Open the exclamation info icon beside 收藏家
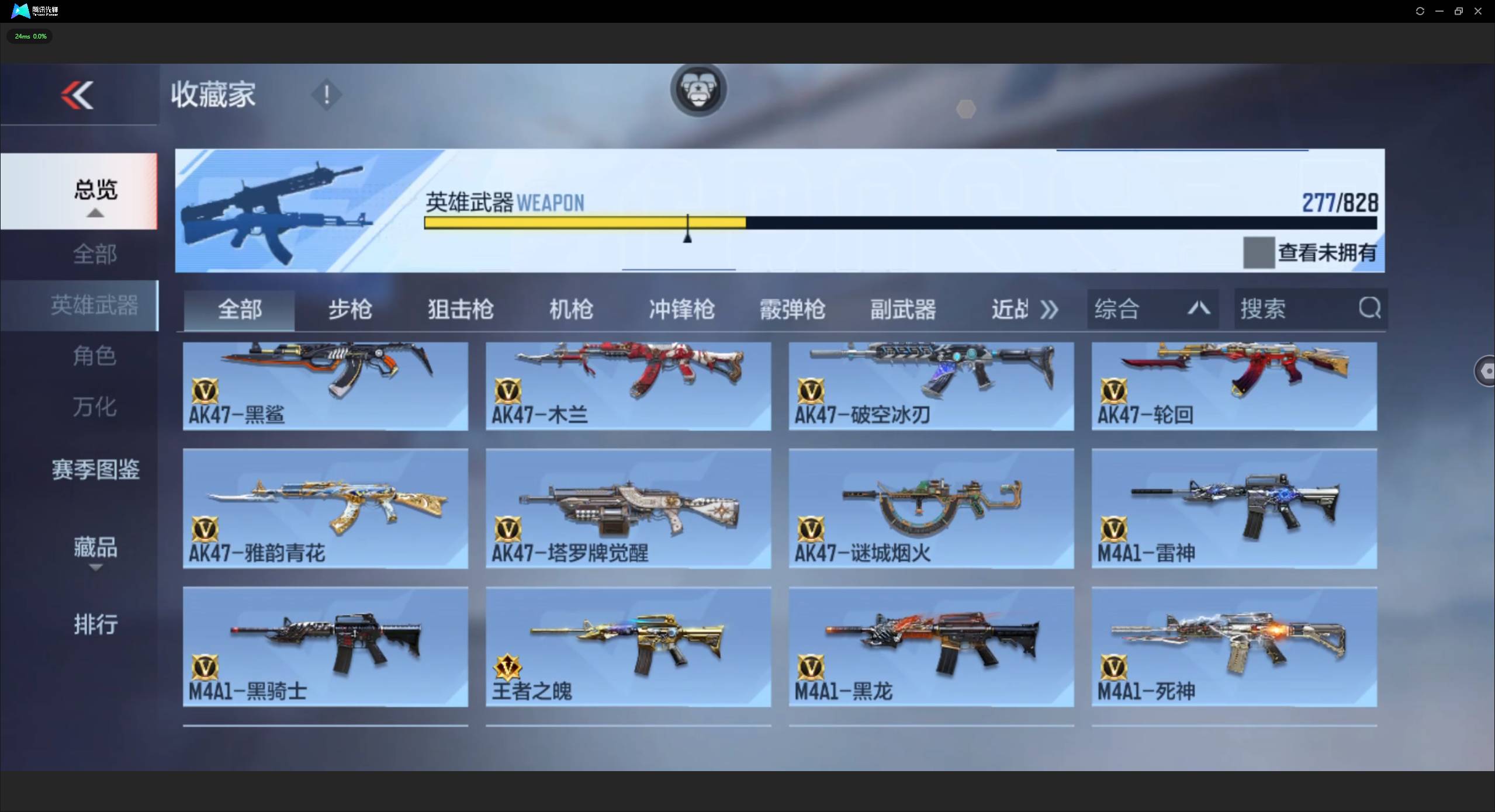The width and height of the screenshot is (1495, 812). [326, 95]
